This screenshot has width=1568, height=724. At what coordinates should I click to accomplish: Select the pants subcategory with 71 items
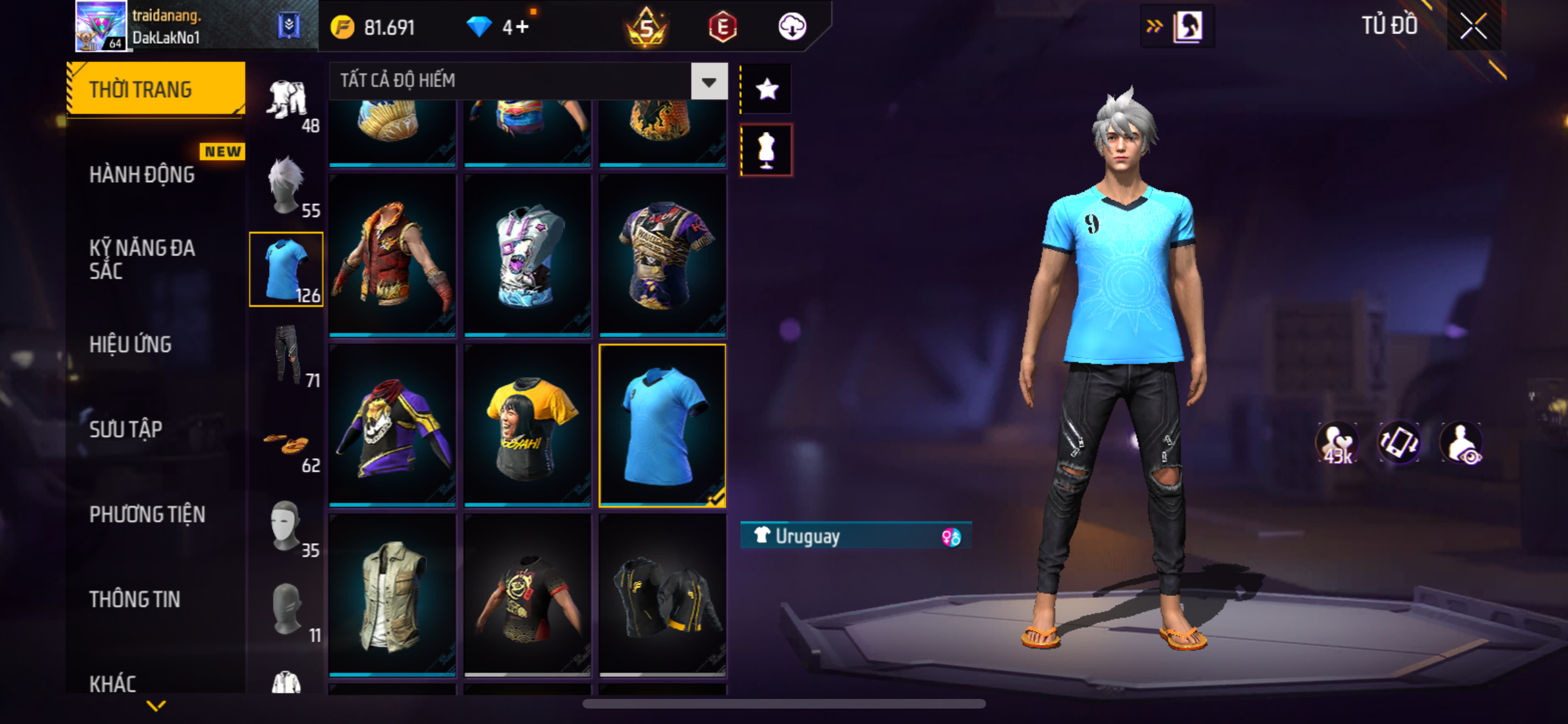click(x=287, y=355)
